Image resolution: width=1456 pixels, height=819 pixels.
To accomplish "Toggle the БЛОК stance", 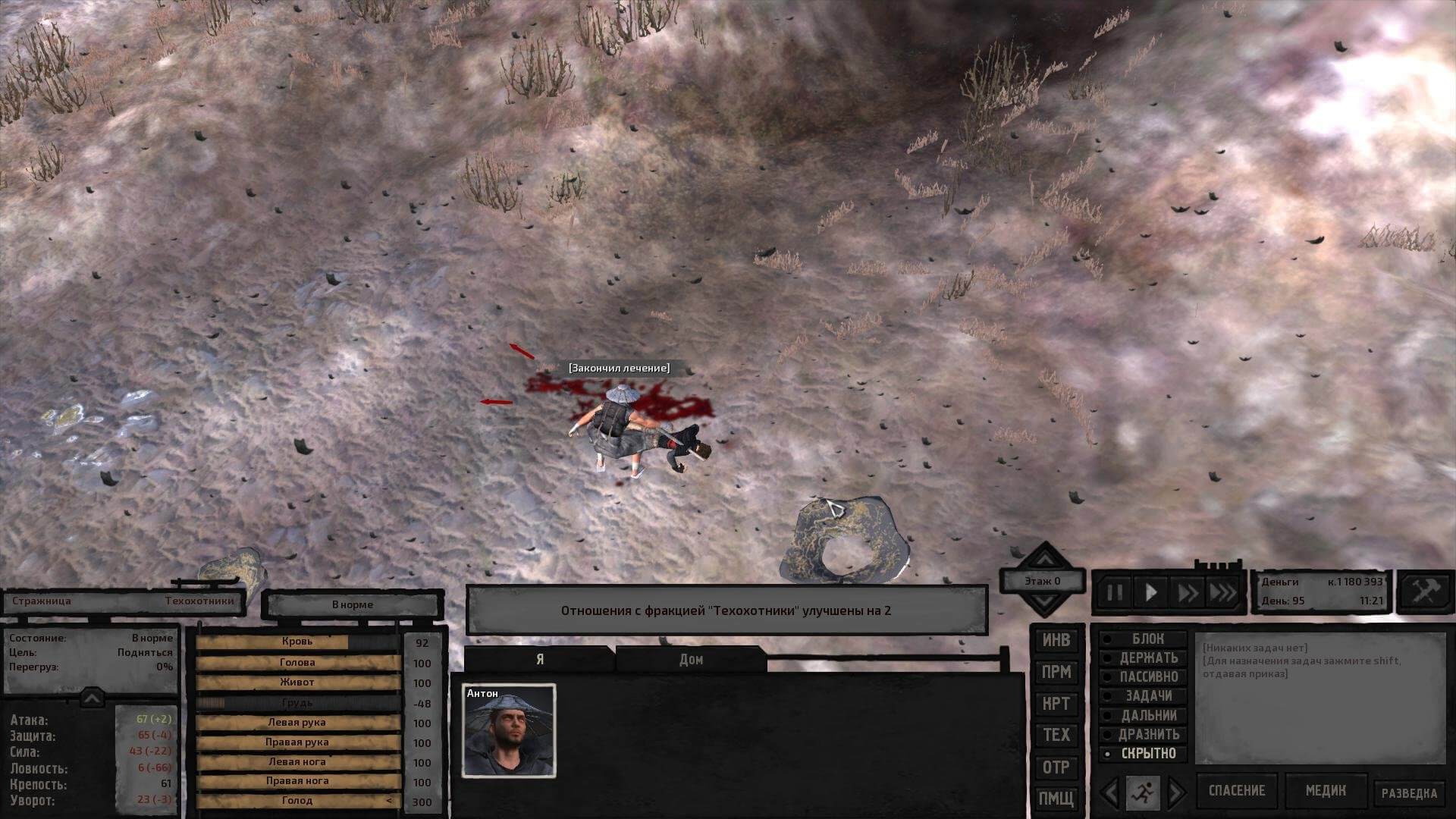I will [x=1143, y=639].
